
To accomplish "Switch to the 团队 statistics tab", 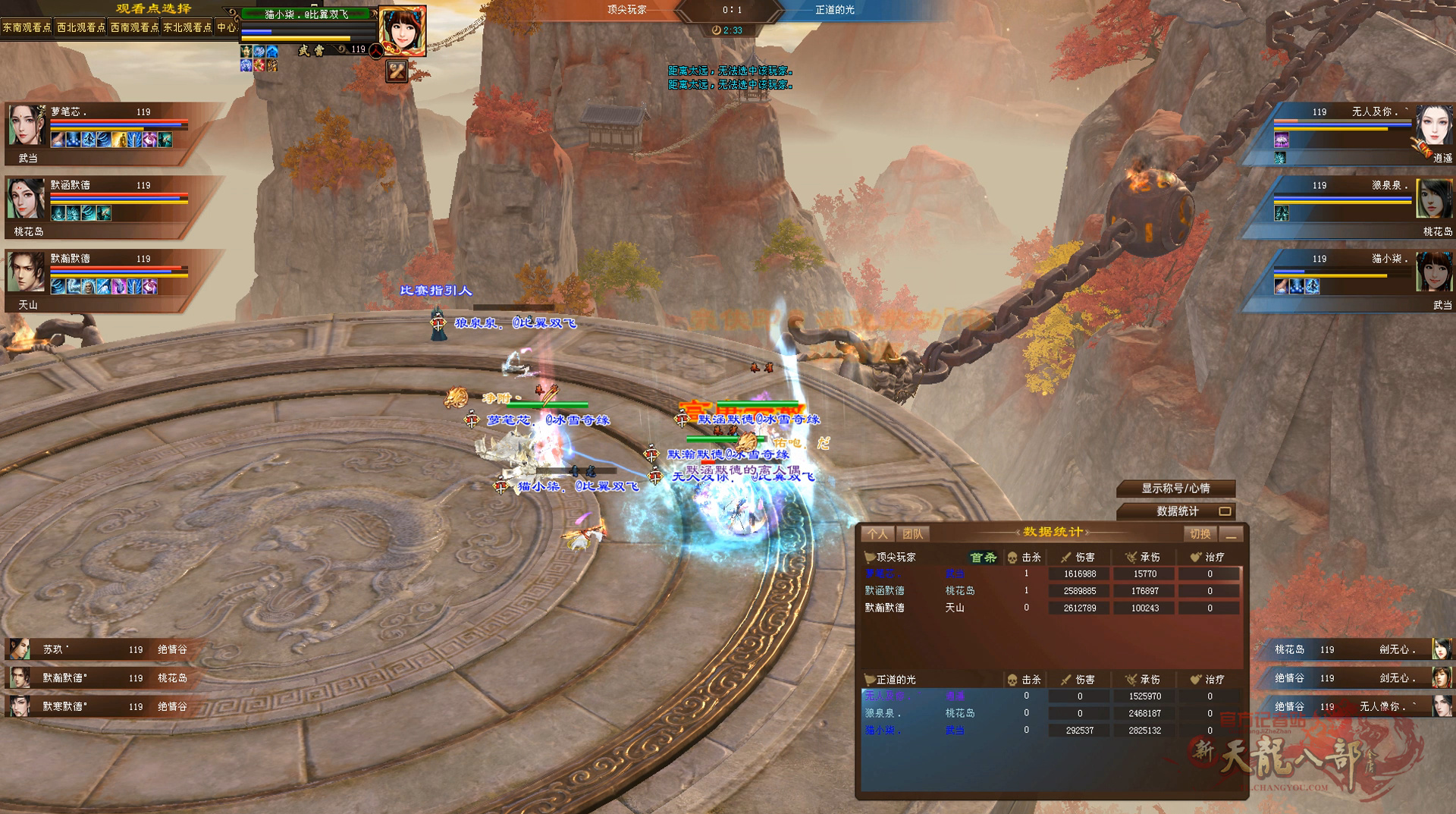I will point(913,534).
